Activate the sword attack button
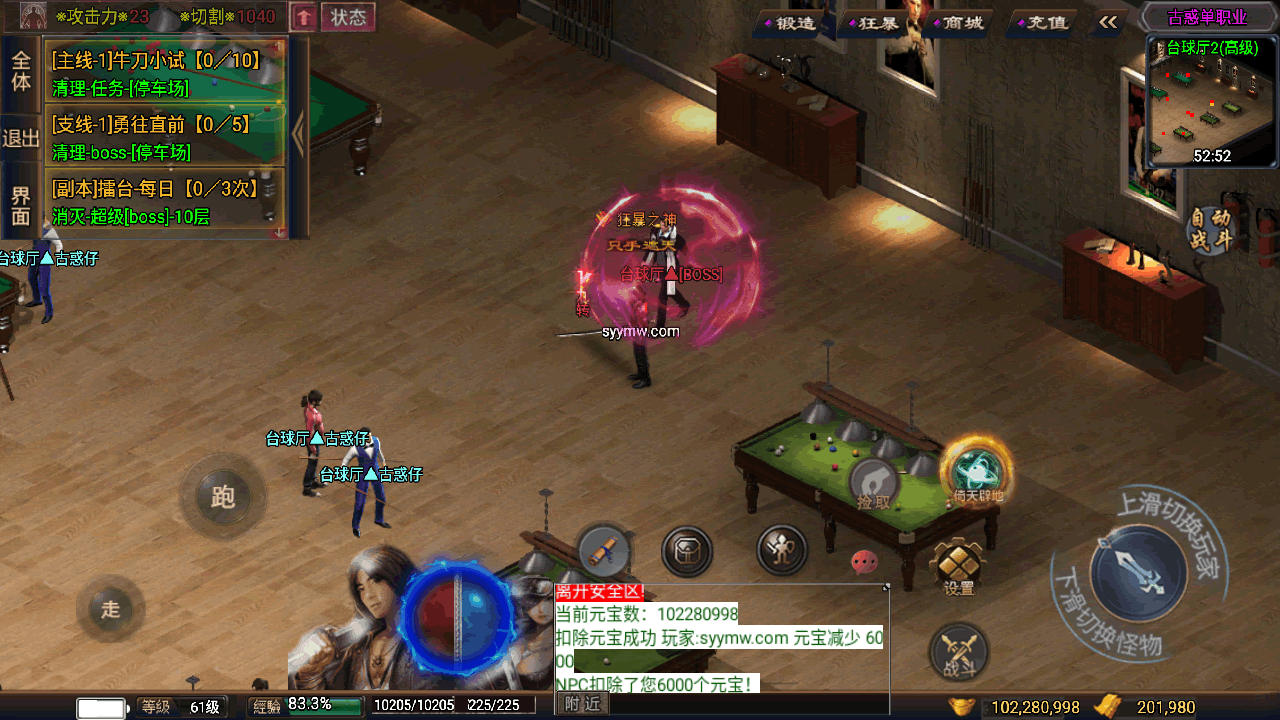The image size is (1280, 720). pos(1137,573)
